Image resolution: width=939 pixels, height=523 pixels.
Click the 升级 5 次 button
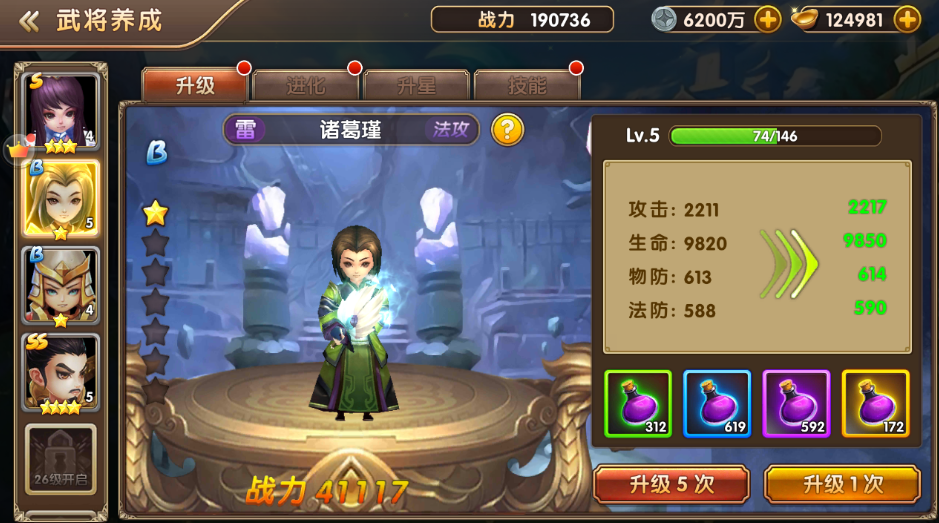[671, 485]
